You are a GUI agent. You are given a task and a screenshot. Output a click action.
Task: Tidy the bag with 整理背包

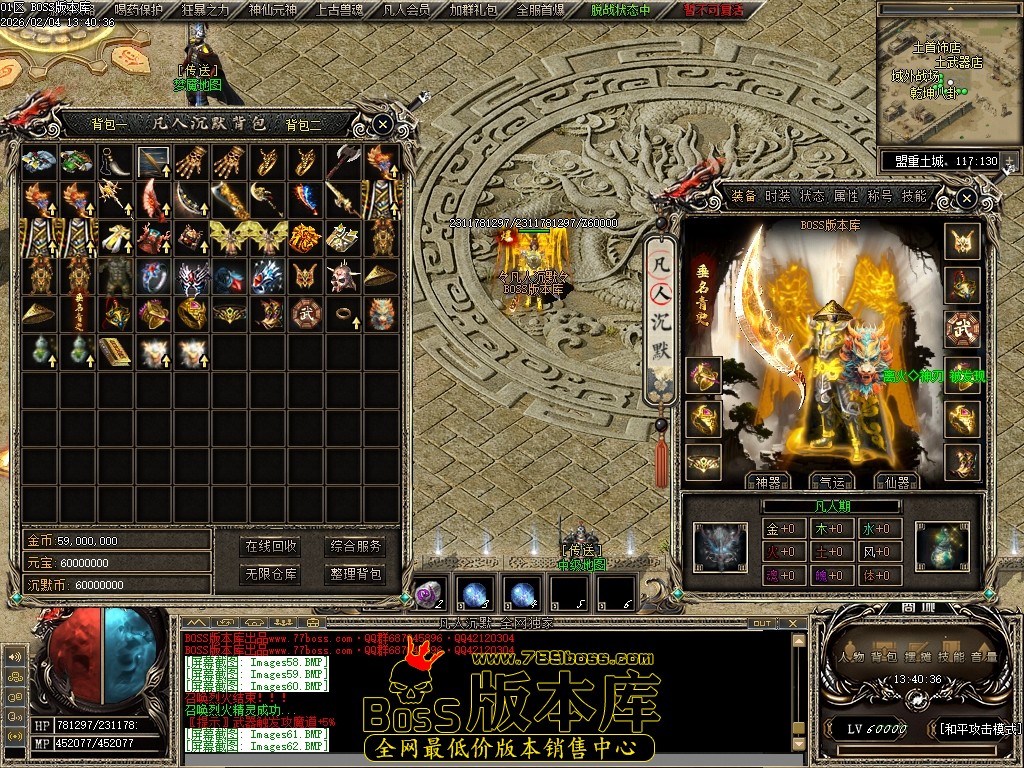[x=356, y=574]
